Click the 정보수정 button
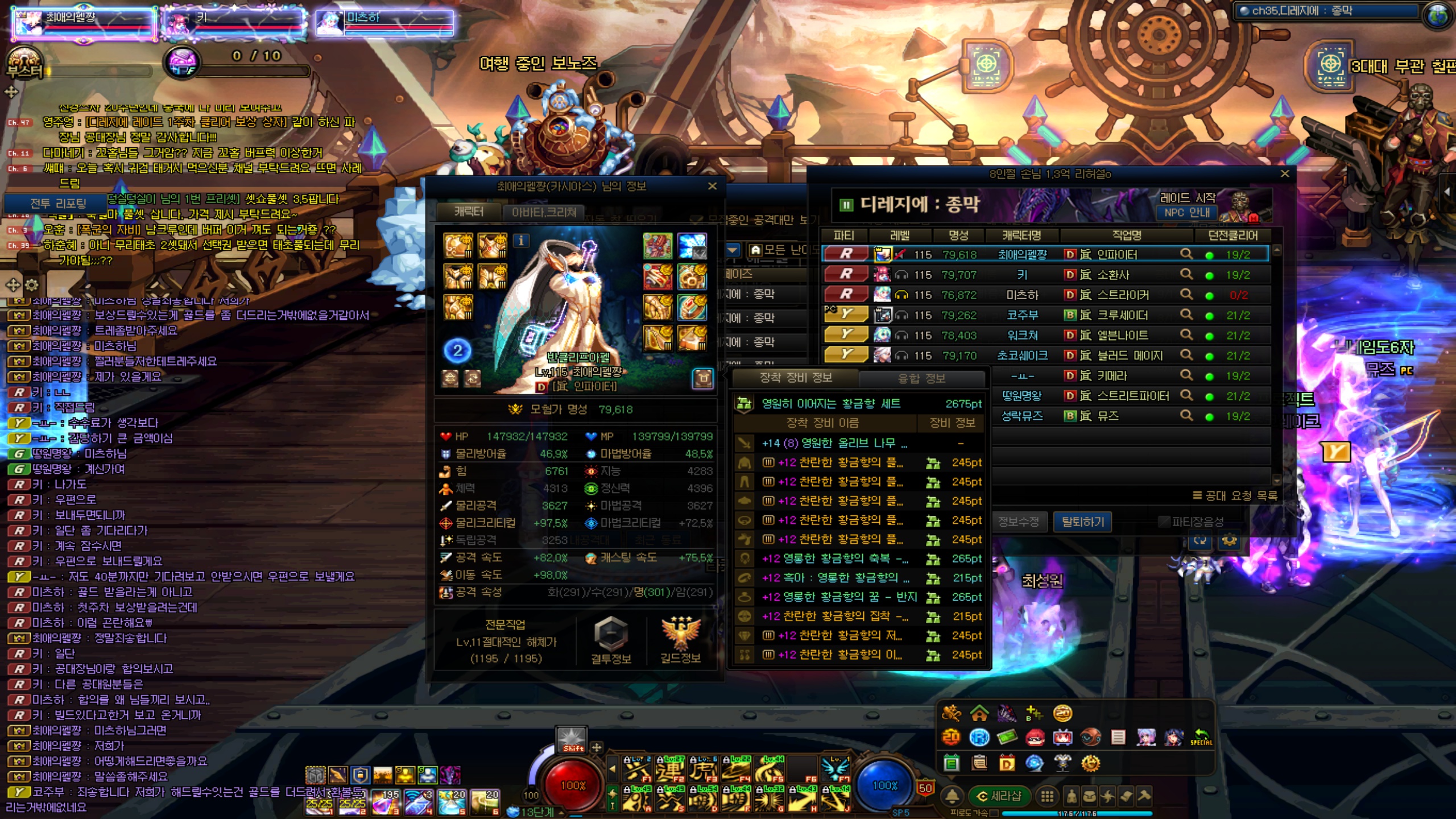The height and width of the screenshot is (819, 1456). click(x=1018, y=522)
